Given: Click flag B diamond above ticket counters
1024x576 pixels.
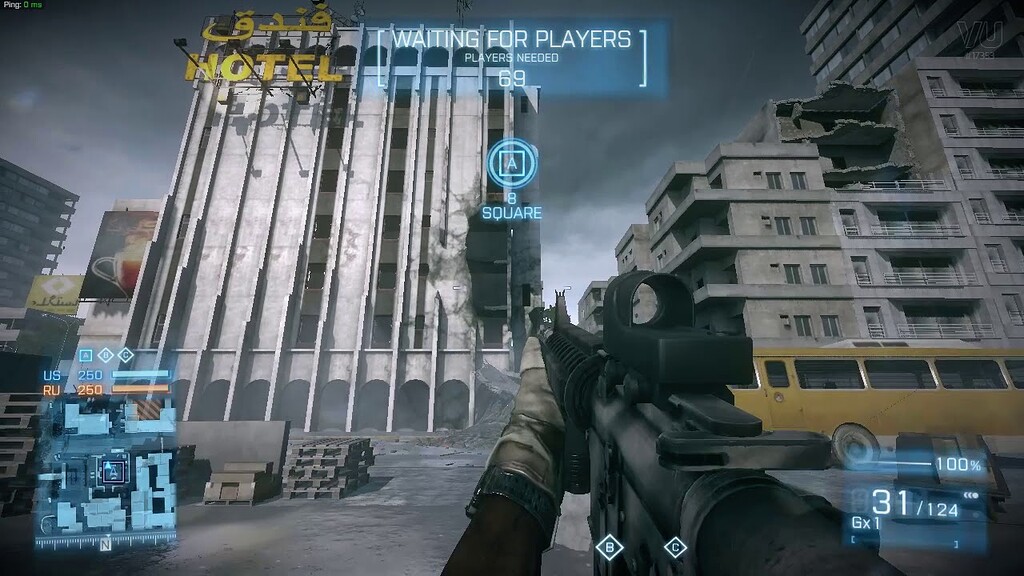Looking at the screenshot, I should 106,355.
